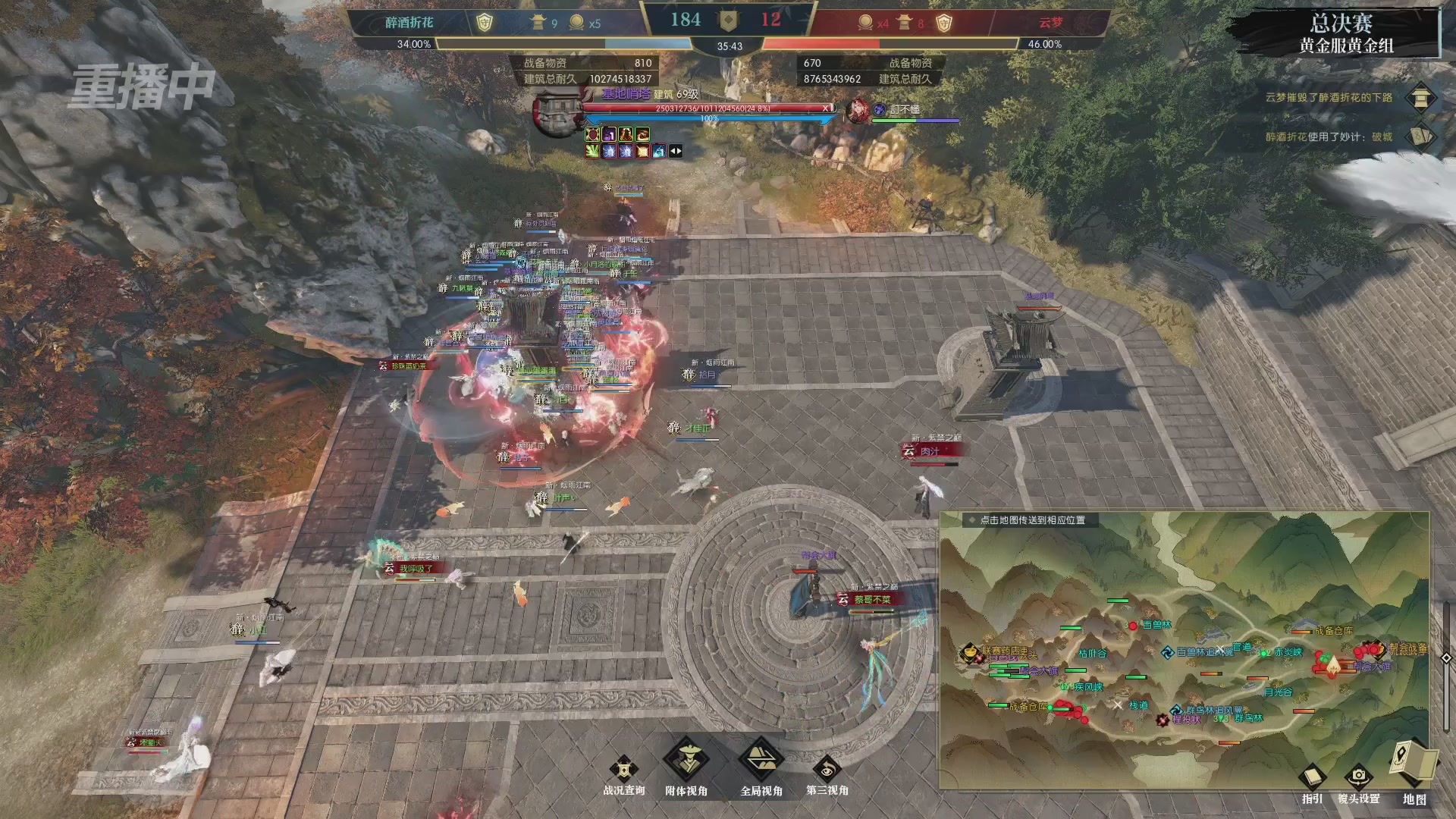This screenshot has width=1456, height=819.
Task: Click left arrow to switch skill page
Action: click(x=673, y=151)
